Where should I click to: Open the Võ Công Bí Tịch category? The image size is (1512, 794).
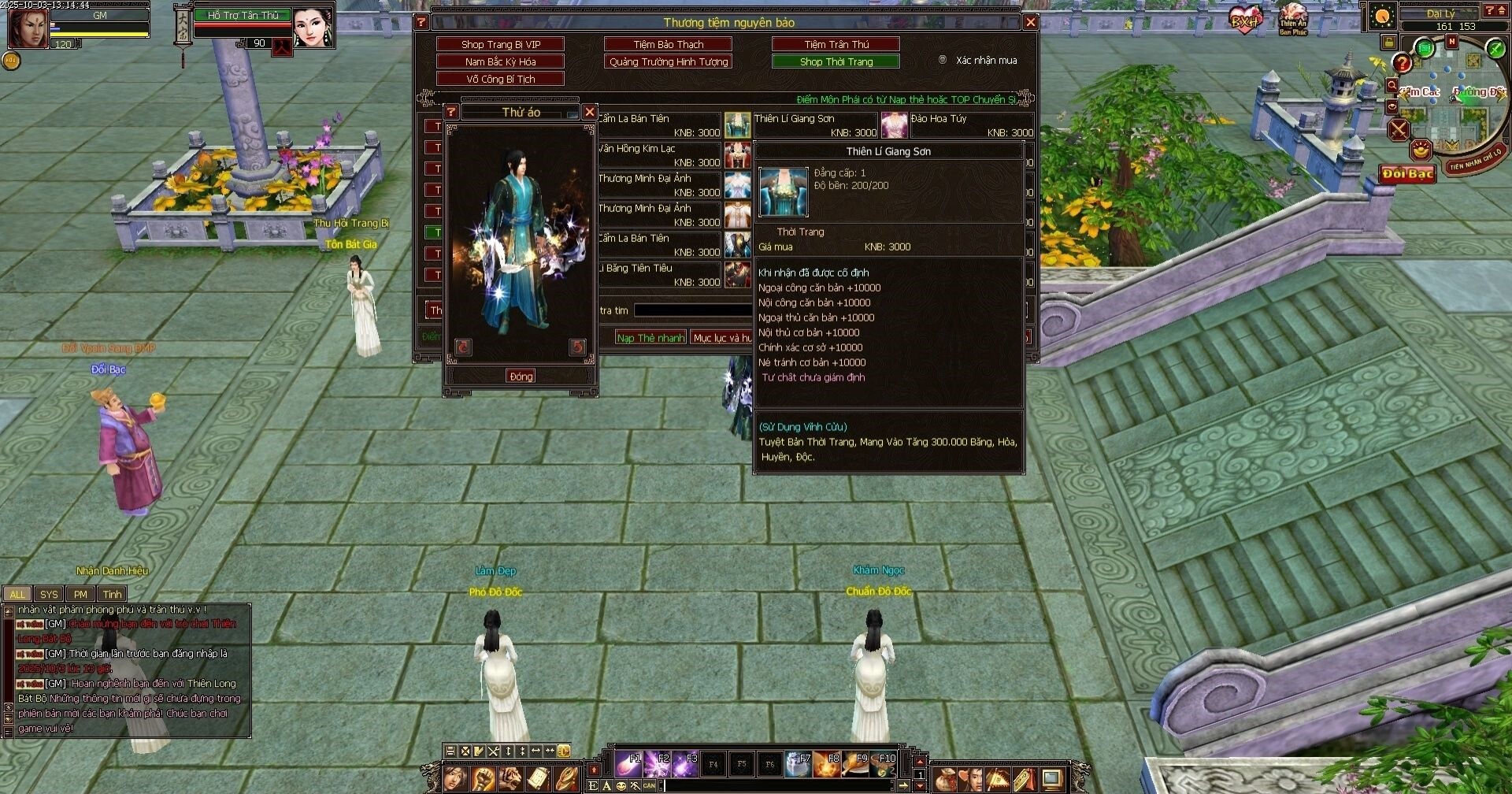(x=501, y=79)
